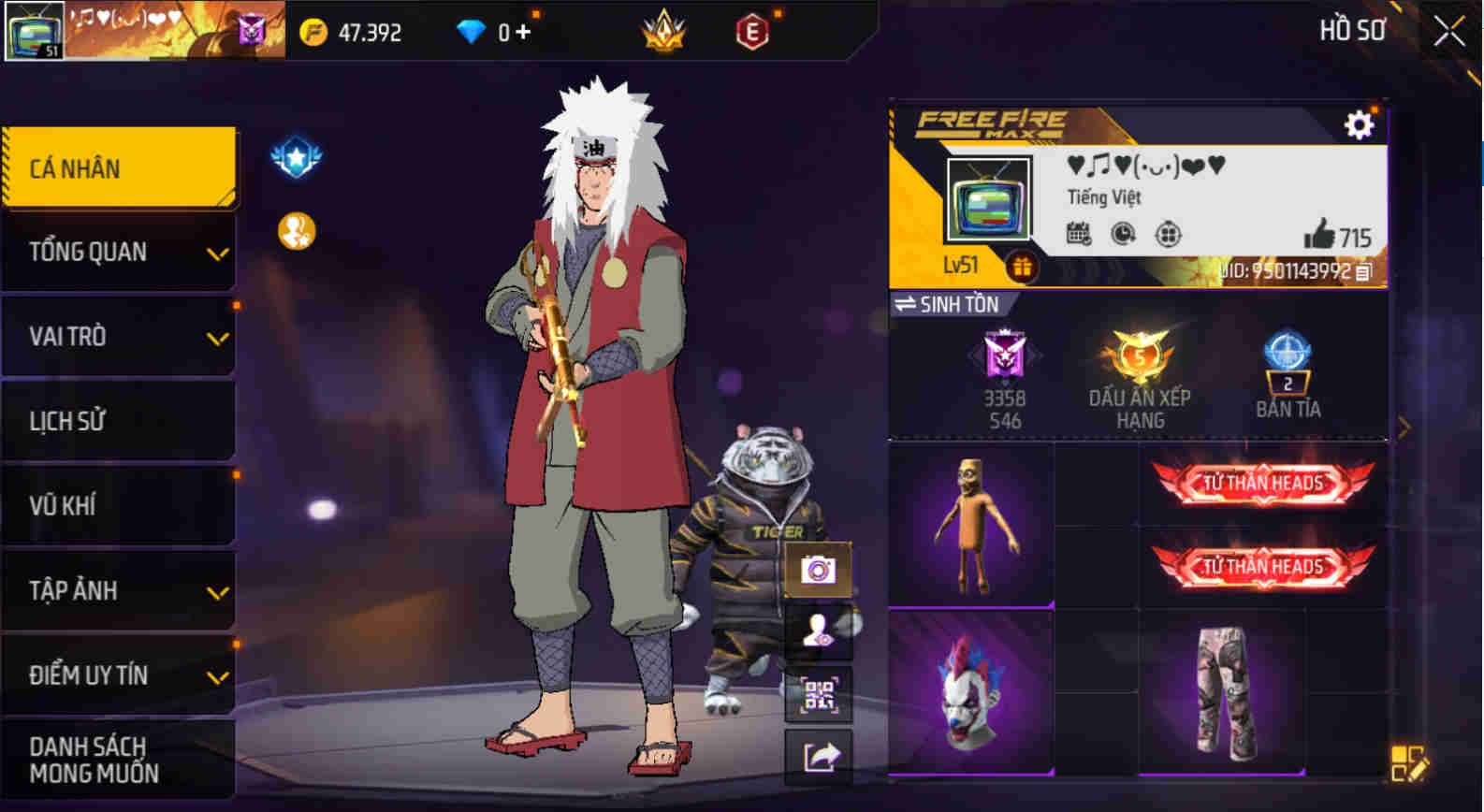Click the blue badge icon near the character
Image resolution: width=1484 pixels, height=812 pixels.
(x=295, y=156)
